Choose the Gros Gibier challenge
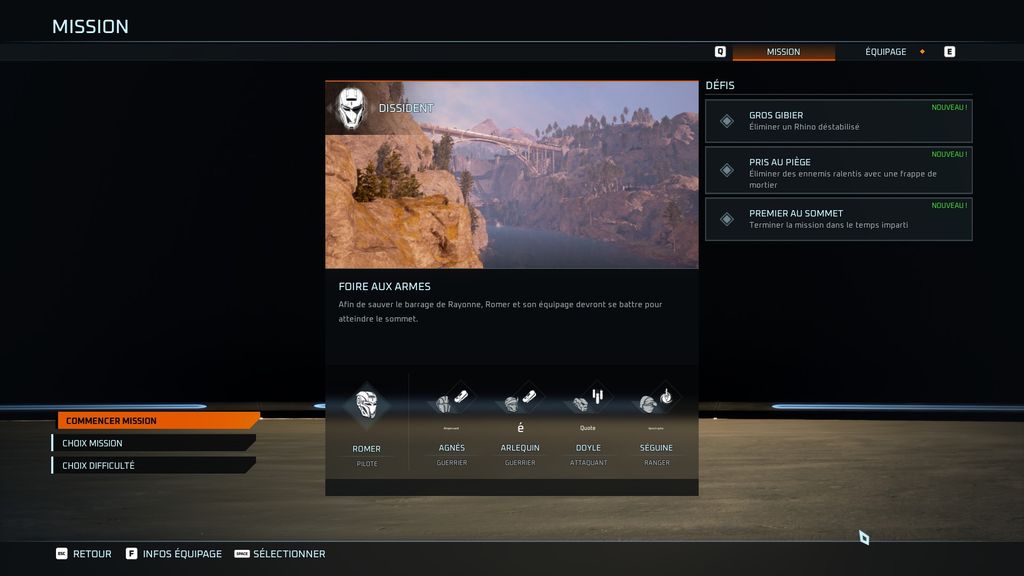Screen dimensions: 1024x576 (838, 121)
